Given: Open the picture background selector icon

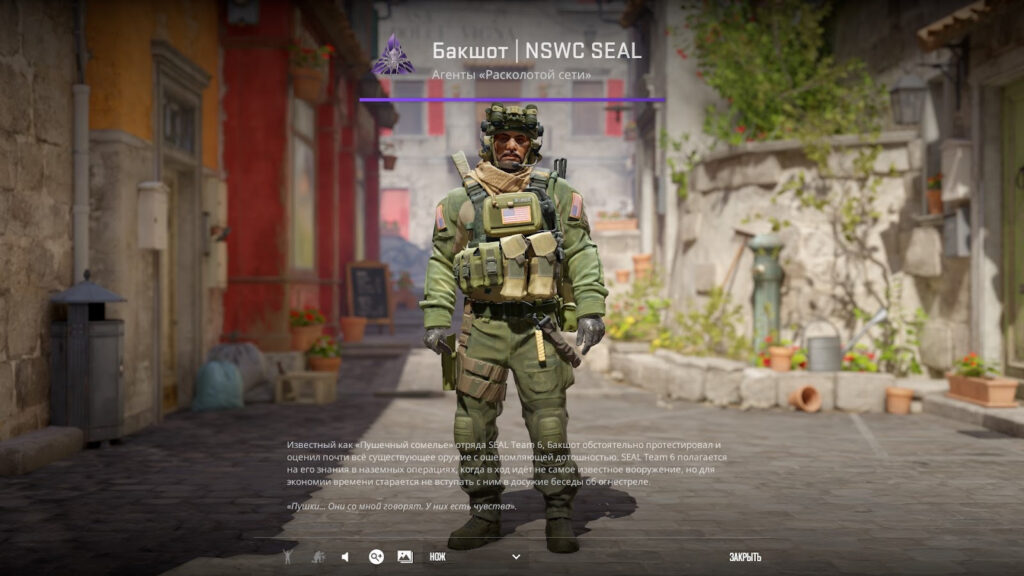Looking at the screenshot, I should (x=405, y=557).
